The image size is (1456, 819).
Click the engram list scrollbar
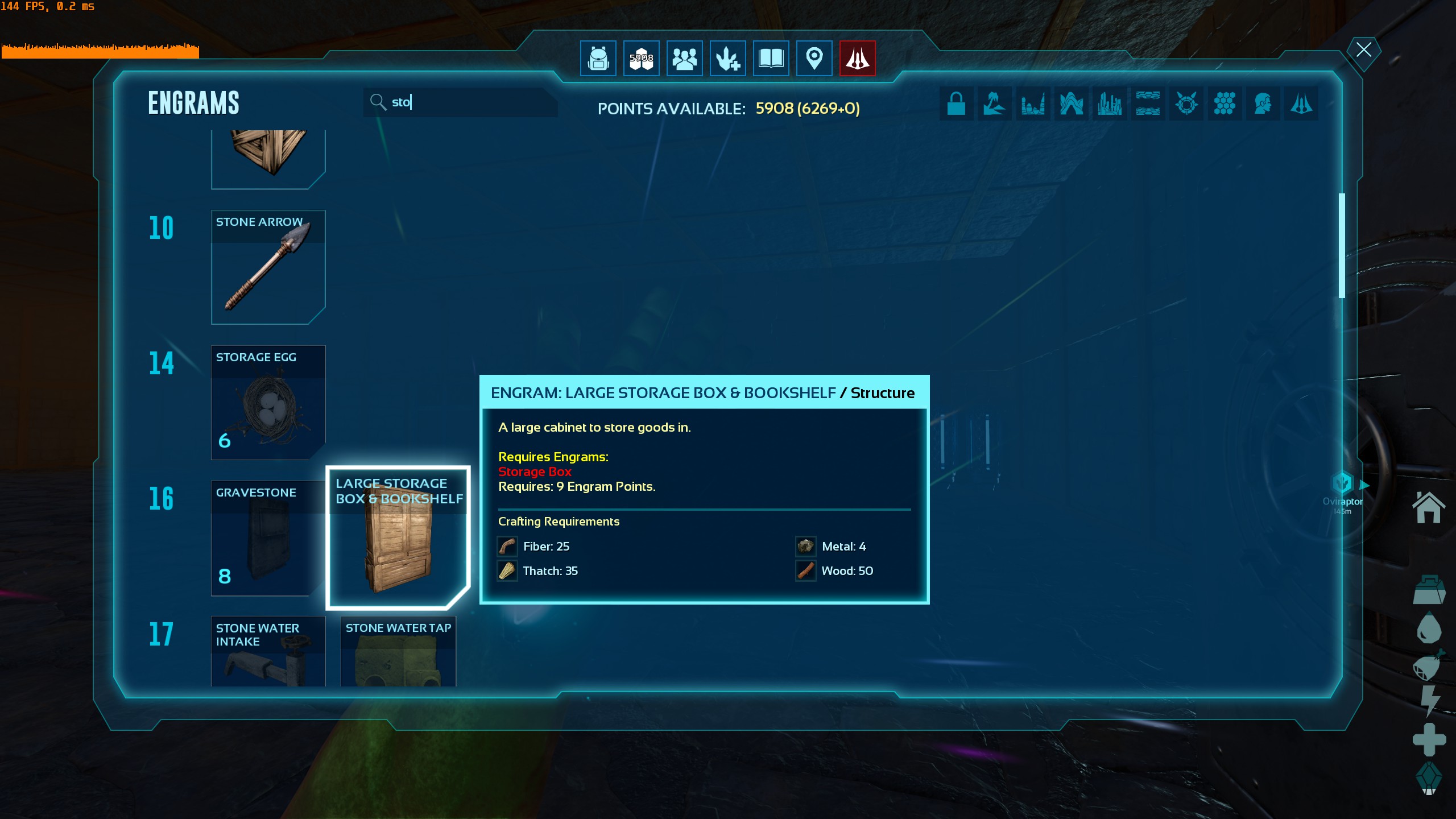pyautogui.click(x=1342, y=246)
